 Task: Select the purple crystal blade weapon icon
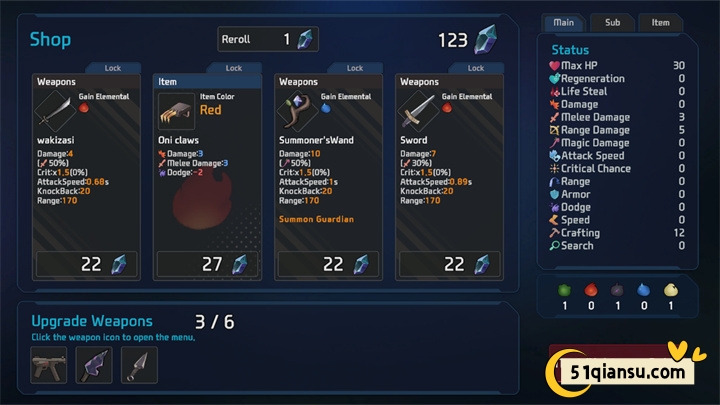click(94, 366)
